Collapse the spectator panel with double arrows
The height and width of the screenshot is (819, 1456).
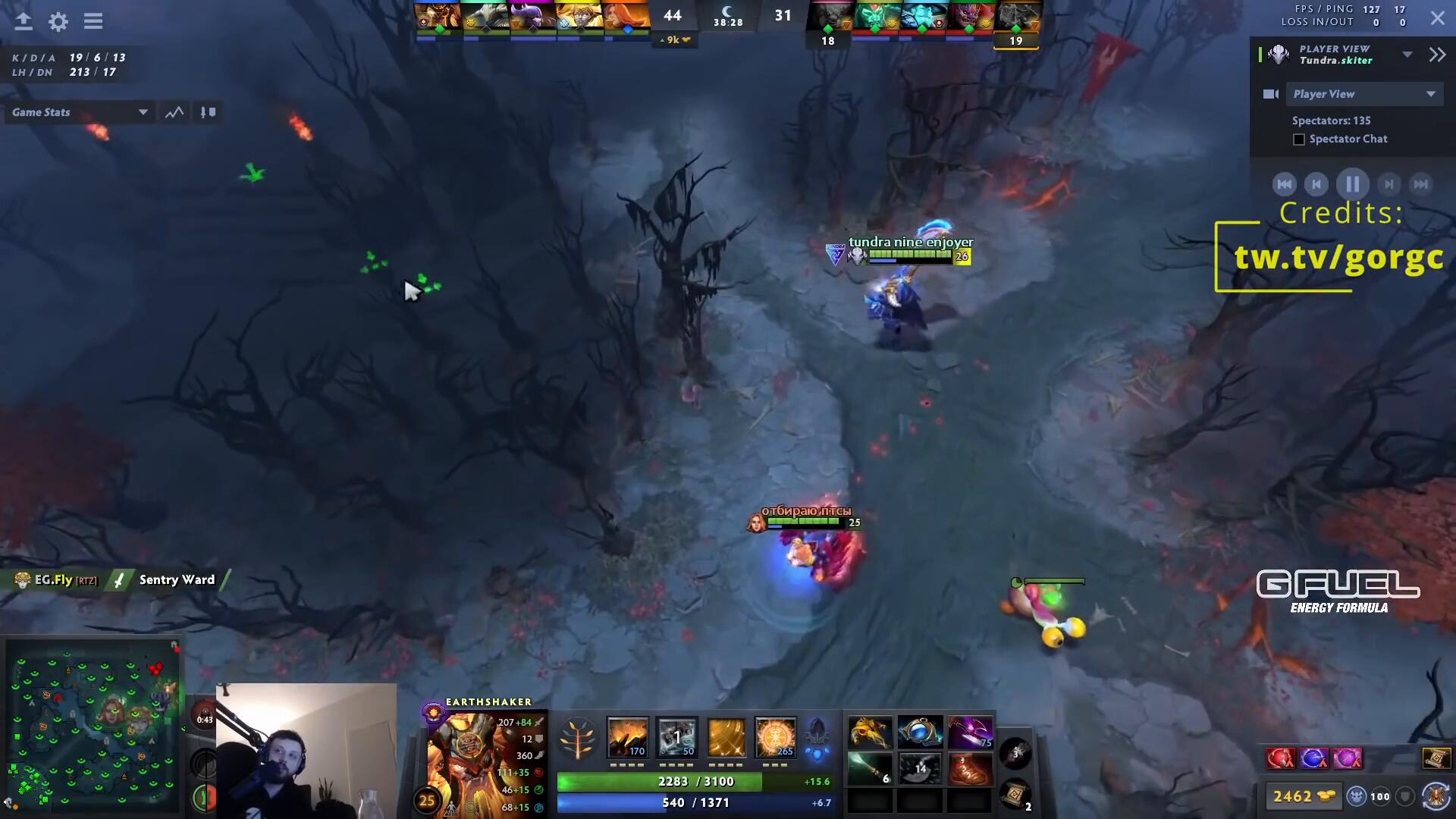1437,55
